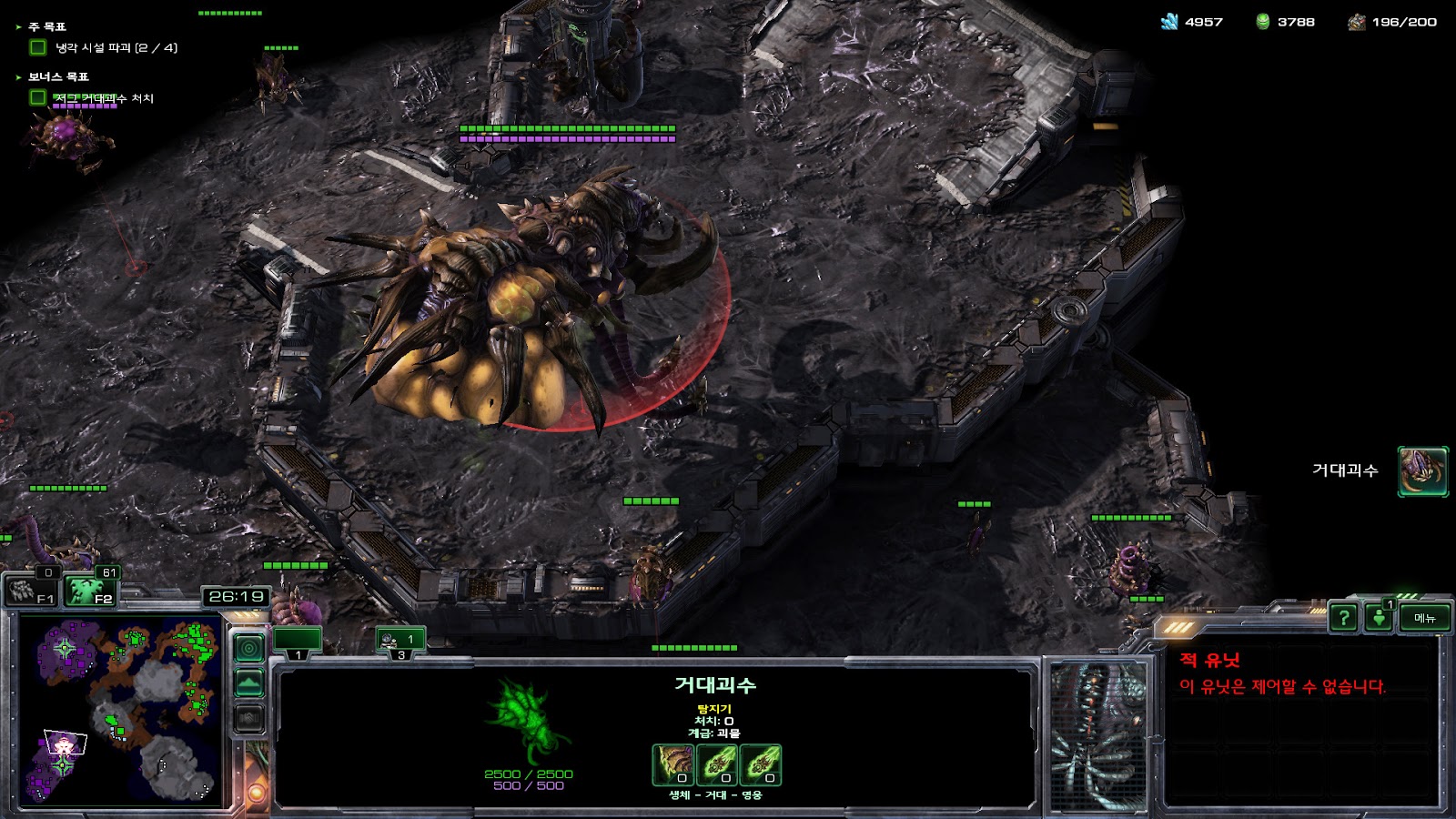Select control group 3 tab

400,641
